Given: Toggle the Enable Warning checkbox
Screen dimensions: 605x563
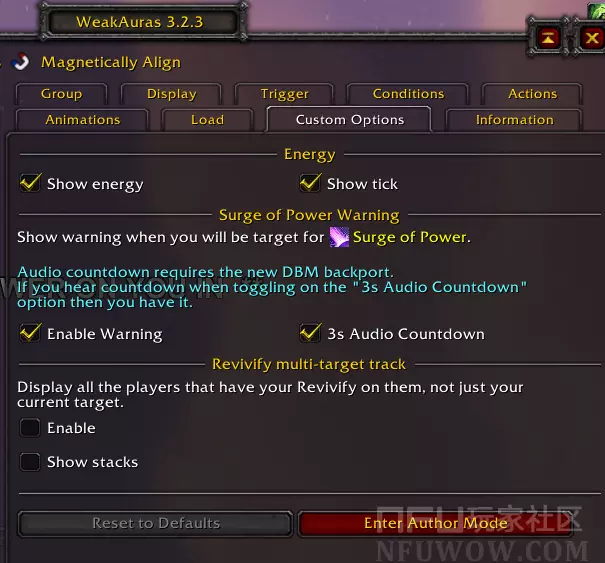Looking at the screenshot, I should [31, 333].
